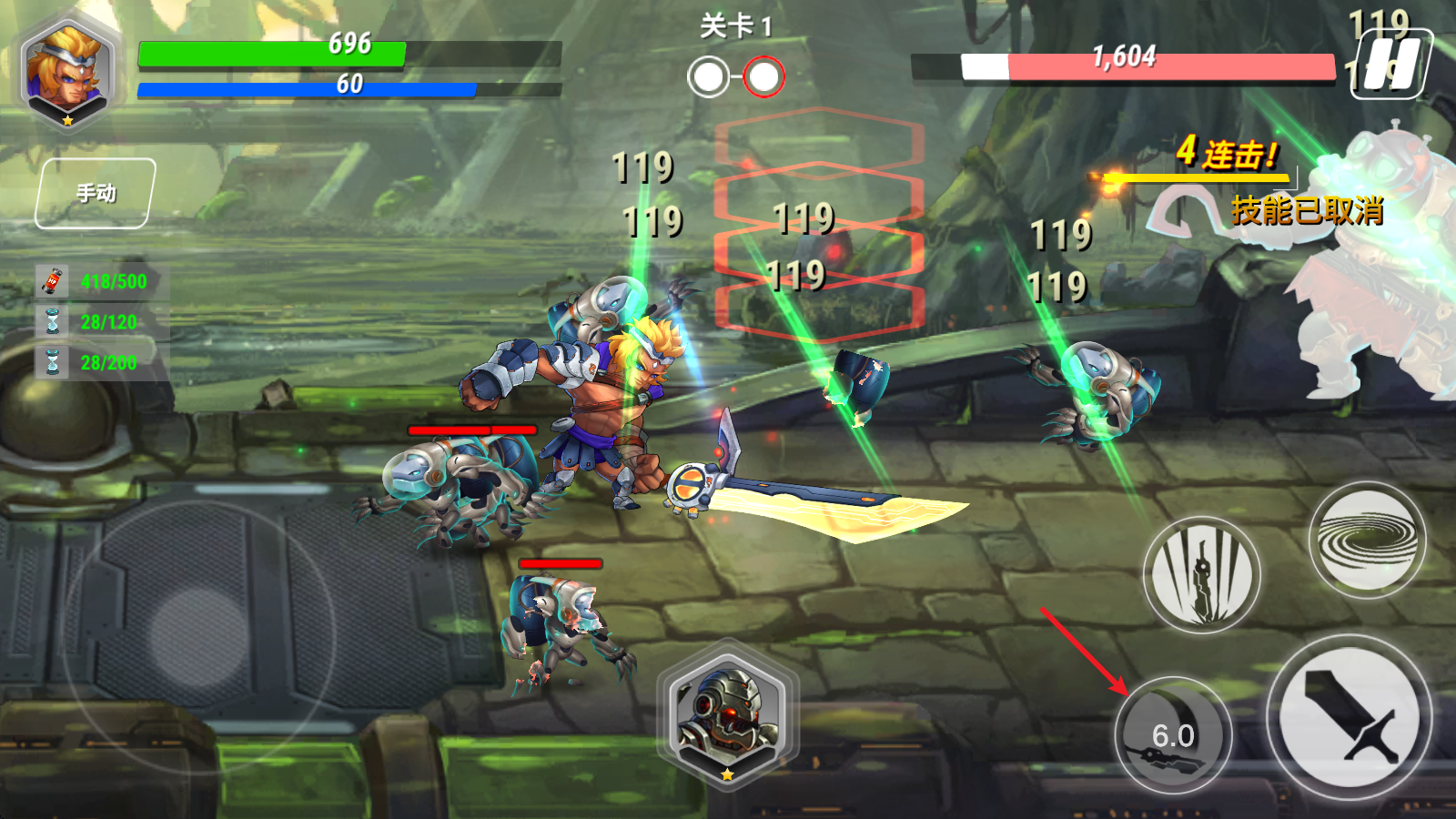
Task: Toggle the 手动 manual control mode
Action: 96,193
